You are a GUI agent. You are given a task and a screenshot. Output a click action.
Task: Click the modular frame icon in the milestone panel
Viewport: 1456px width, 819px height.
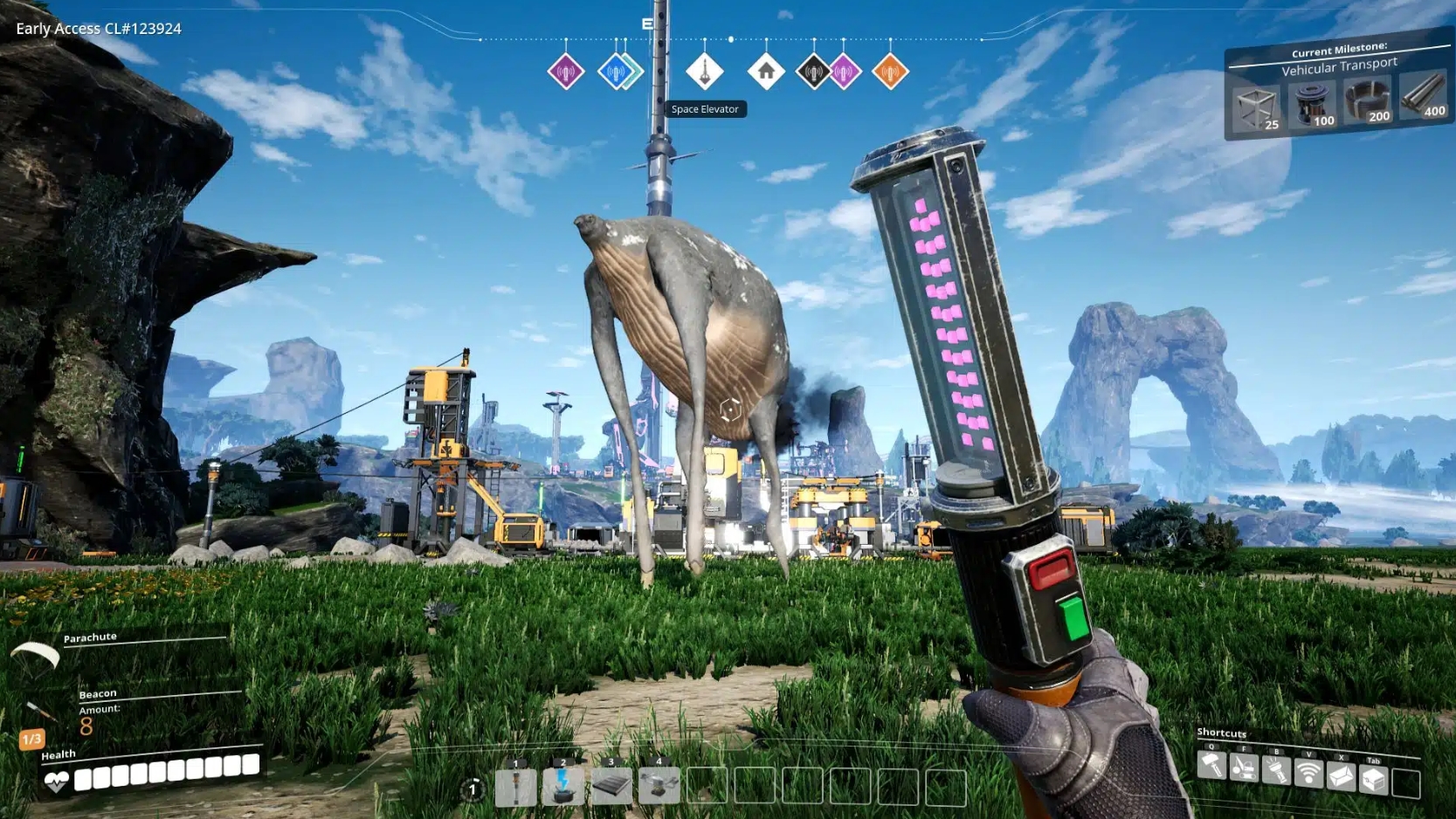click(1255, 107)
